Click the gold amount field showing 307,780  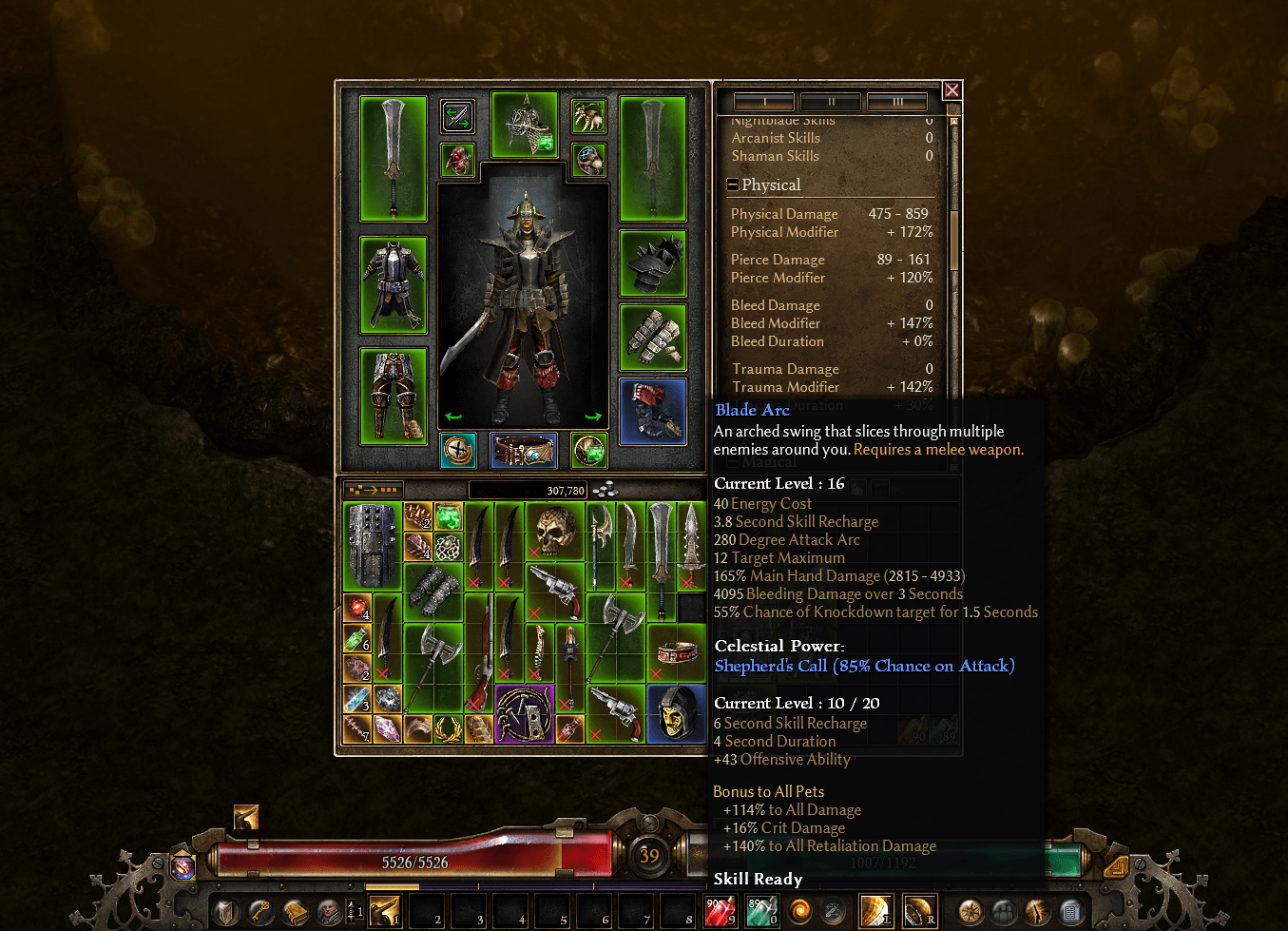point(528,488)
